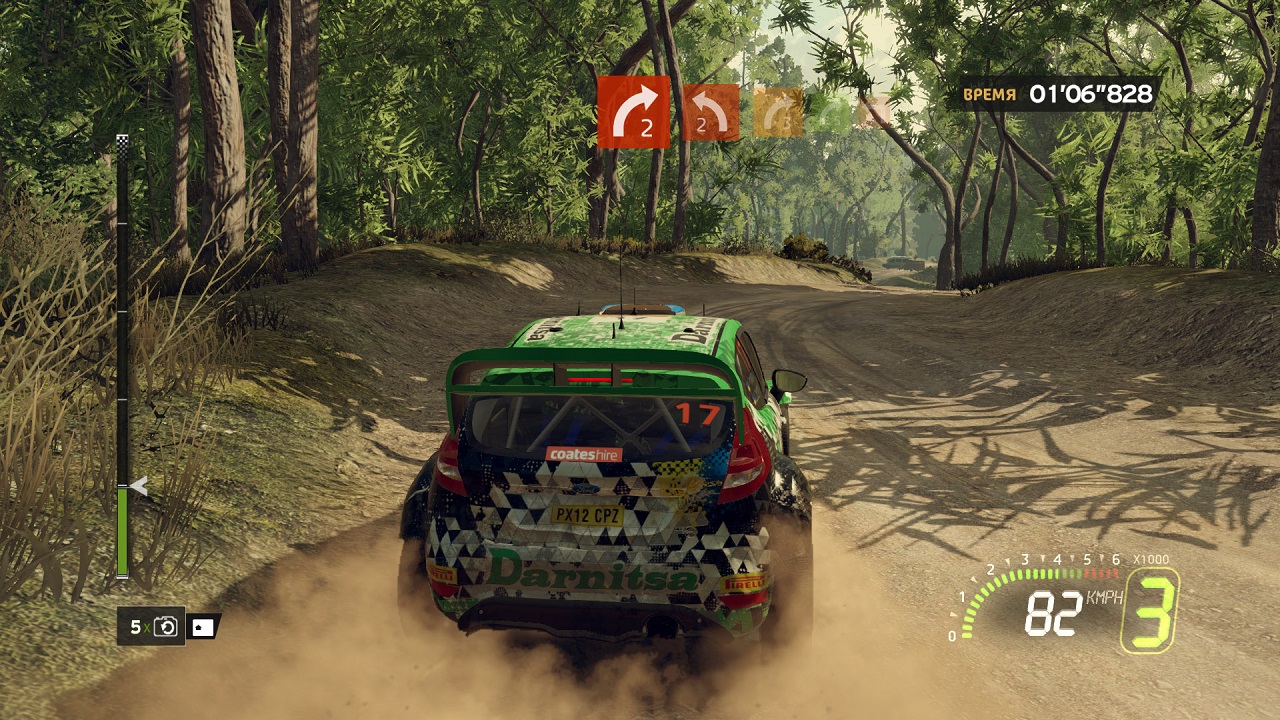Select the left-turn 2 pace note
1280x720 pixels.
click(710, 112)
